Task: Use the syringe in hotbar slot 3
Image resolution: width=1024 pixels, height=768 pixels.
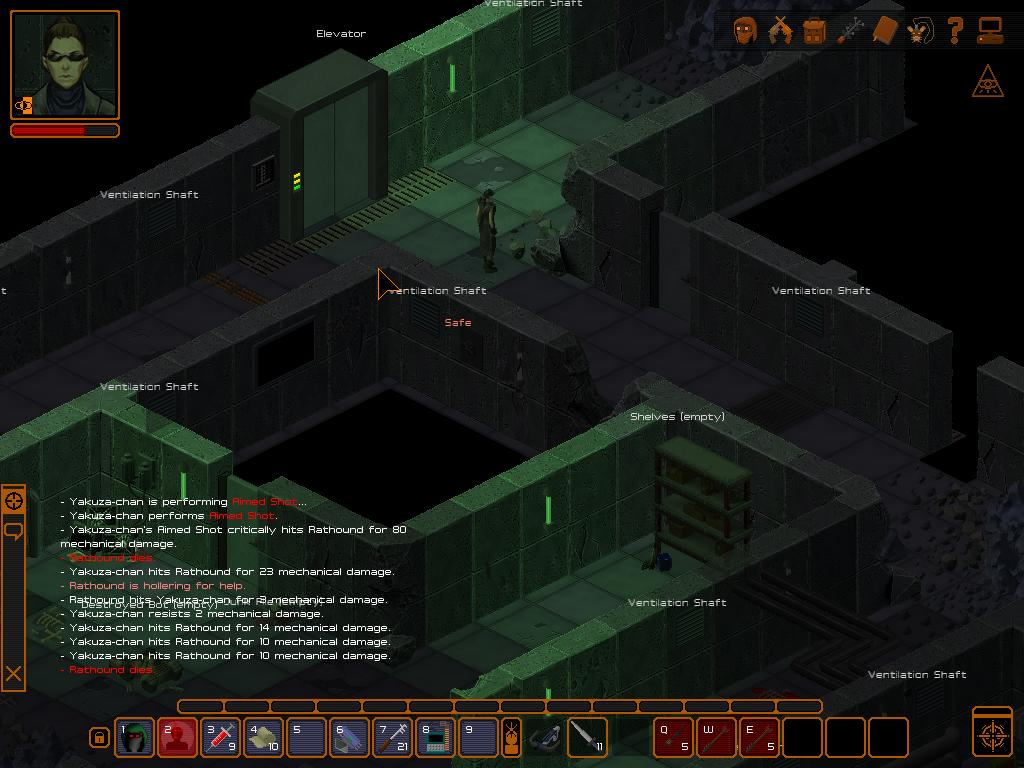Action: [x=220, y=738]
